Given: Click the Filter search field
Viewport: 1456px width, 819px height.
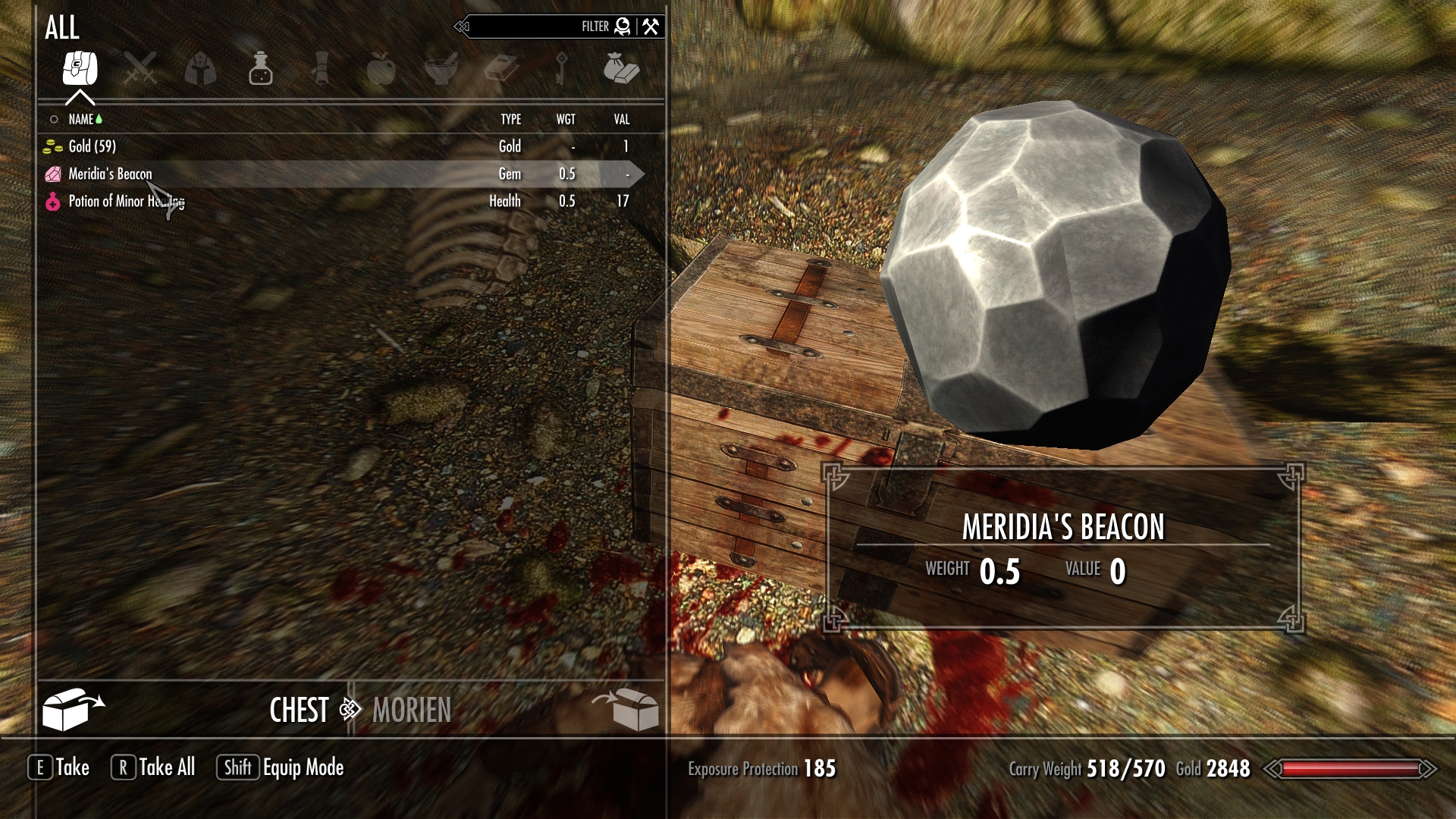Looking at the screenshot, I should pyautogui.click(x=531, y=27).
